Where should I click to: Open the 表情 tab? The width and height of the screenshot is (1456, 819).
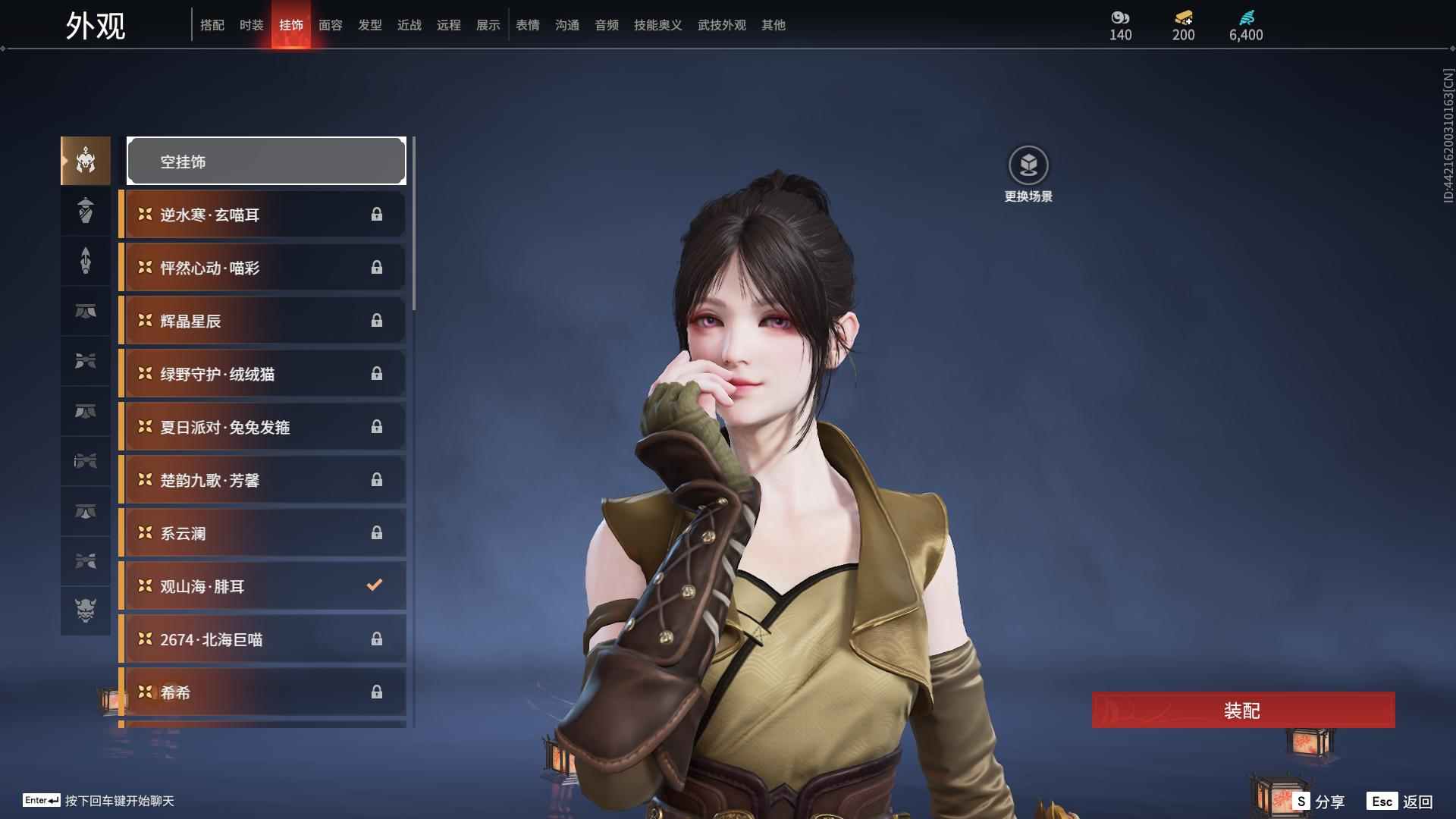pos(528,25)
